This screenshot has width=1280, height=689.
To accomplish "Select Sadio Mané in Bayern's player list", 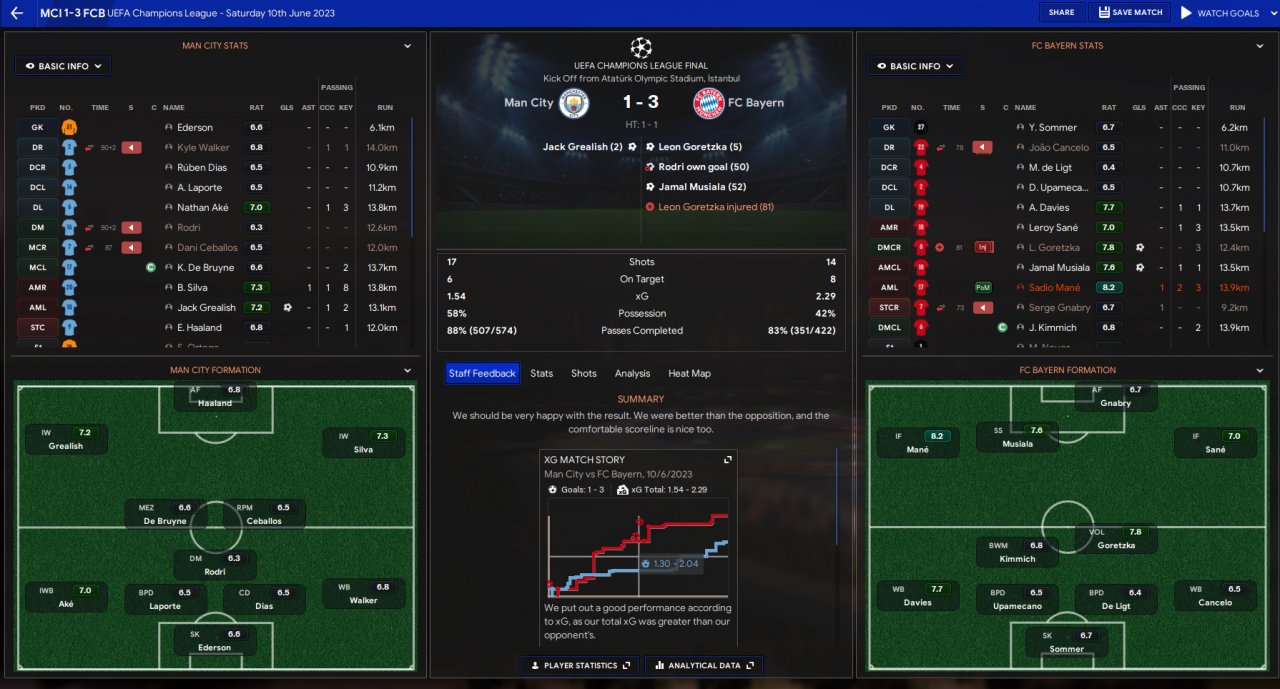I will tap(1054, 287).
